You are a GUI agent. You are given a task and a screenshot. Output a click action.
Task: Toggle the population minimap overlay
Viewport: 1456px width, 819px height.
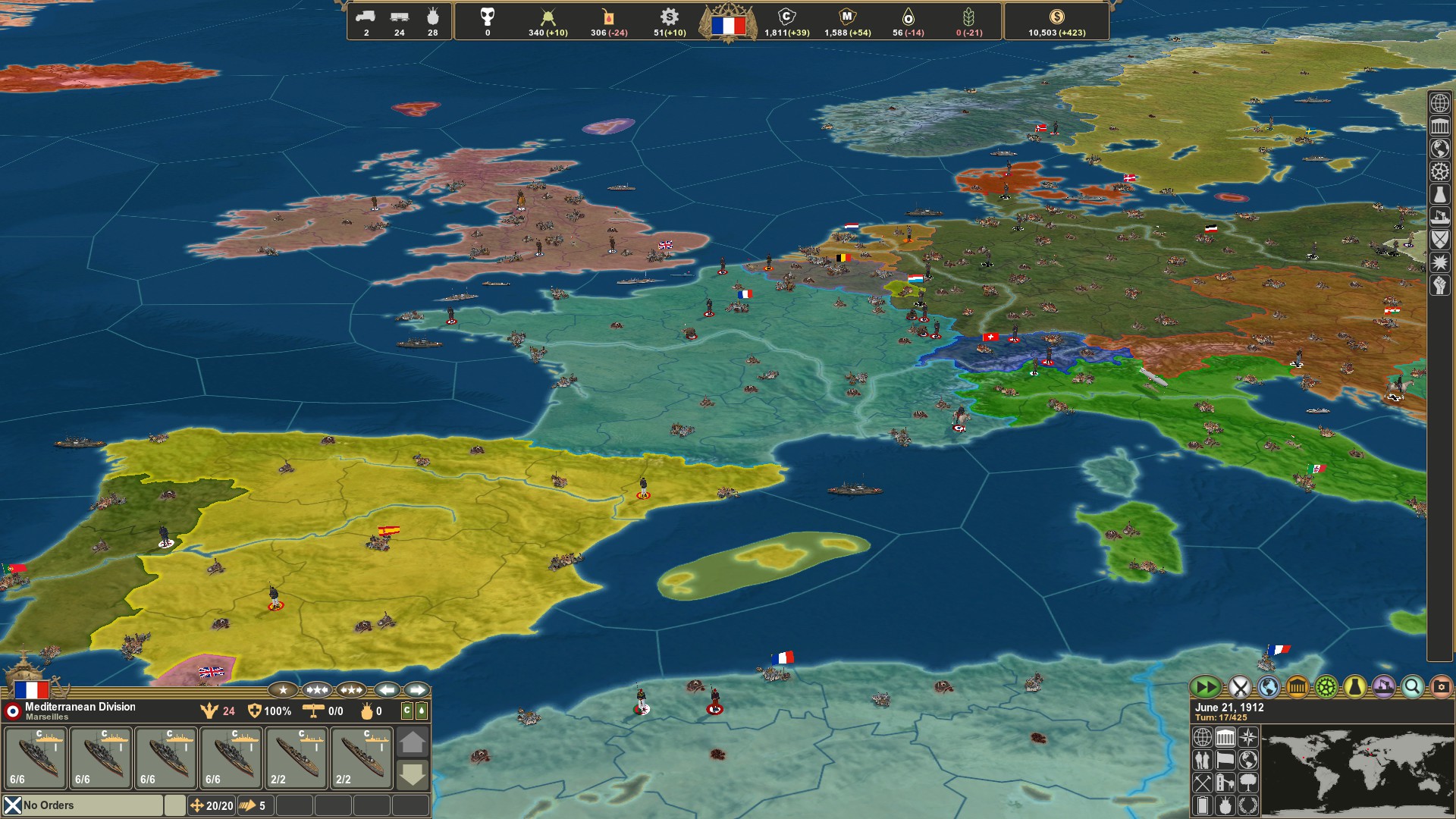(x=1202, y=761)
